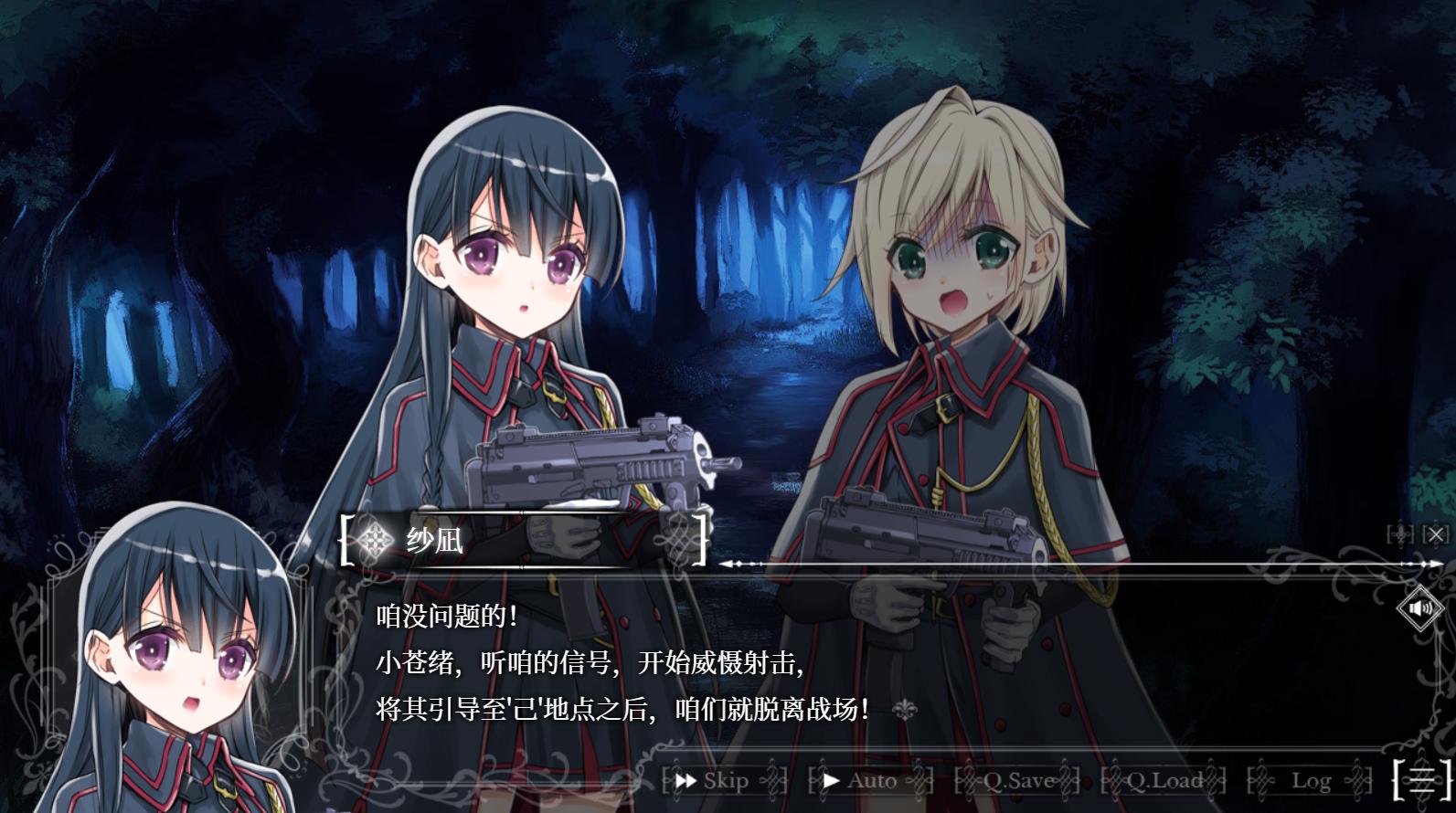The height and width of the screenshot is (813, 1456).
Task: Open the three-line menu icon
Action: click(1422, 779)
